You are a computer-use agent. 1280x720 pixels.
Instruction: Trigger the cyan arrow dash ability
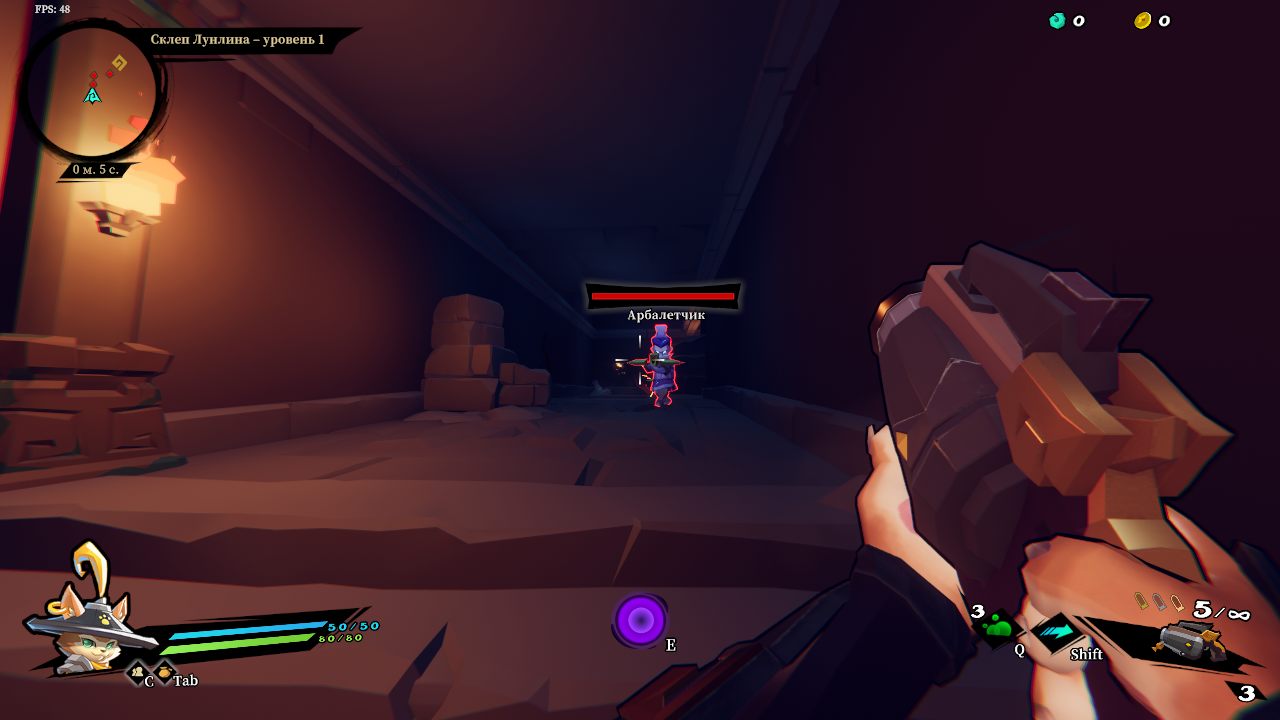(x=1055, y=631)
